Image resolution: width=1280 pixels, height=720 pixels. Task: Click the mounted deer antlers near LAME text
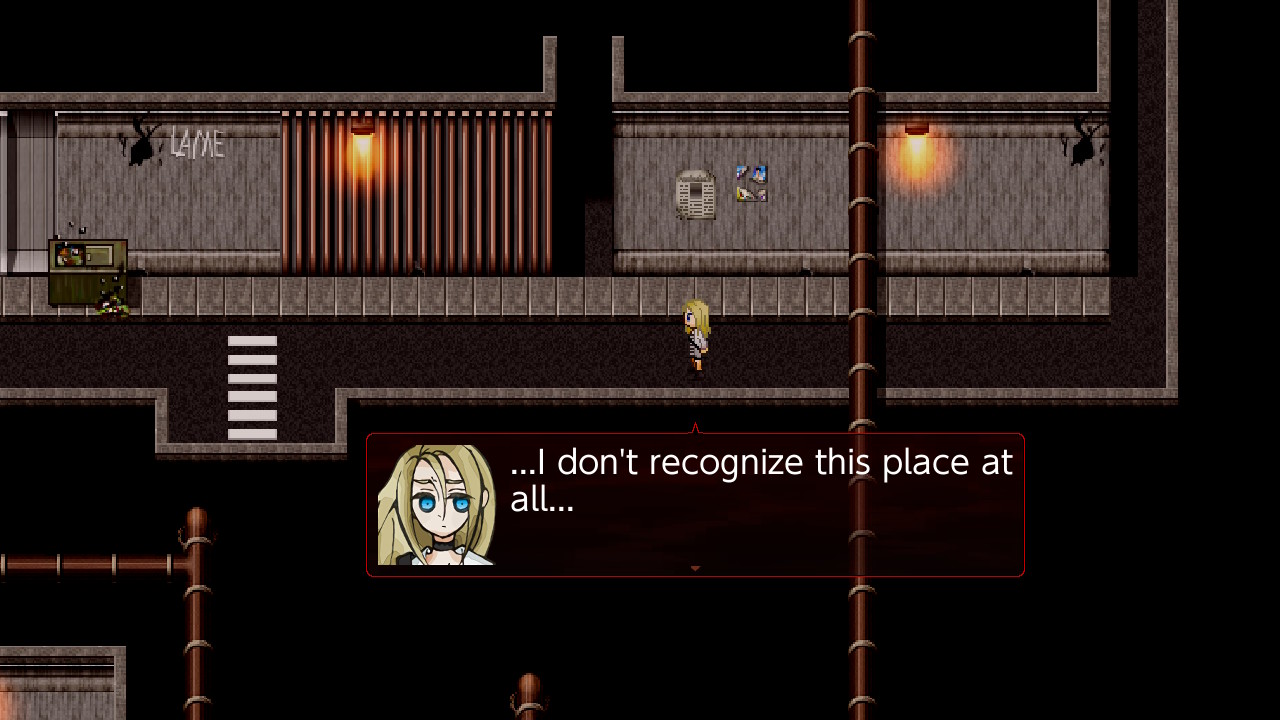pos(141,146)
